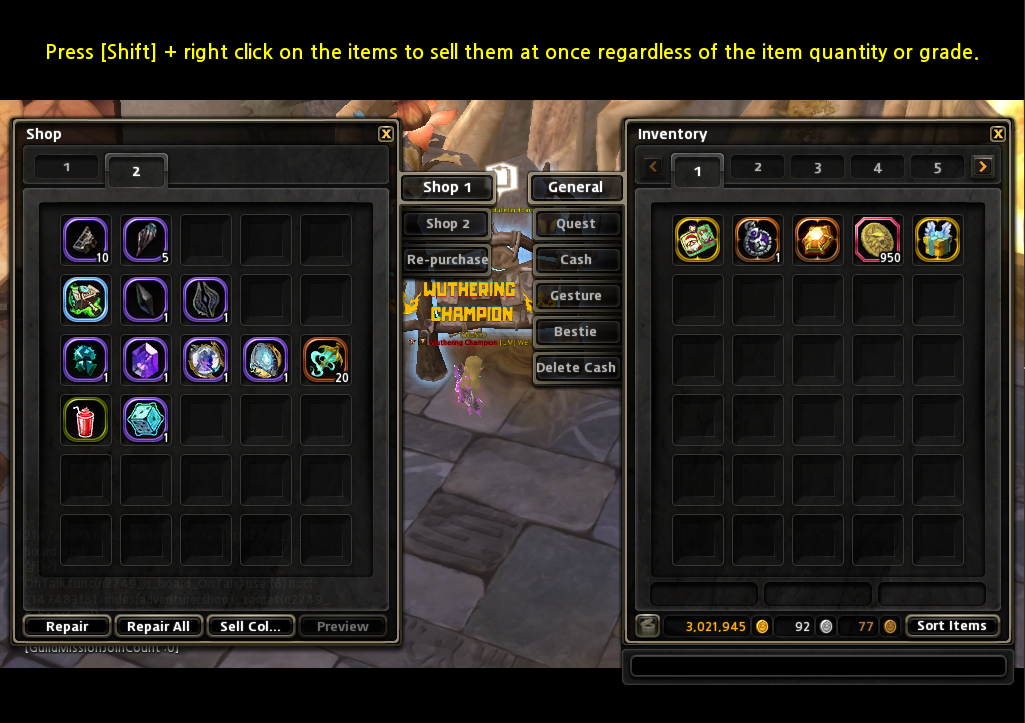Select the Quest inventory category

pyautogui.click(x=576, y=224)
